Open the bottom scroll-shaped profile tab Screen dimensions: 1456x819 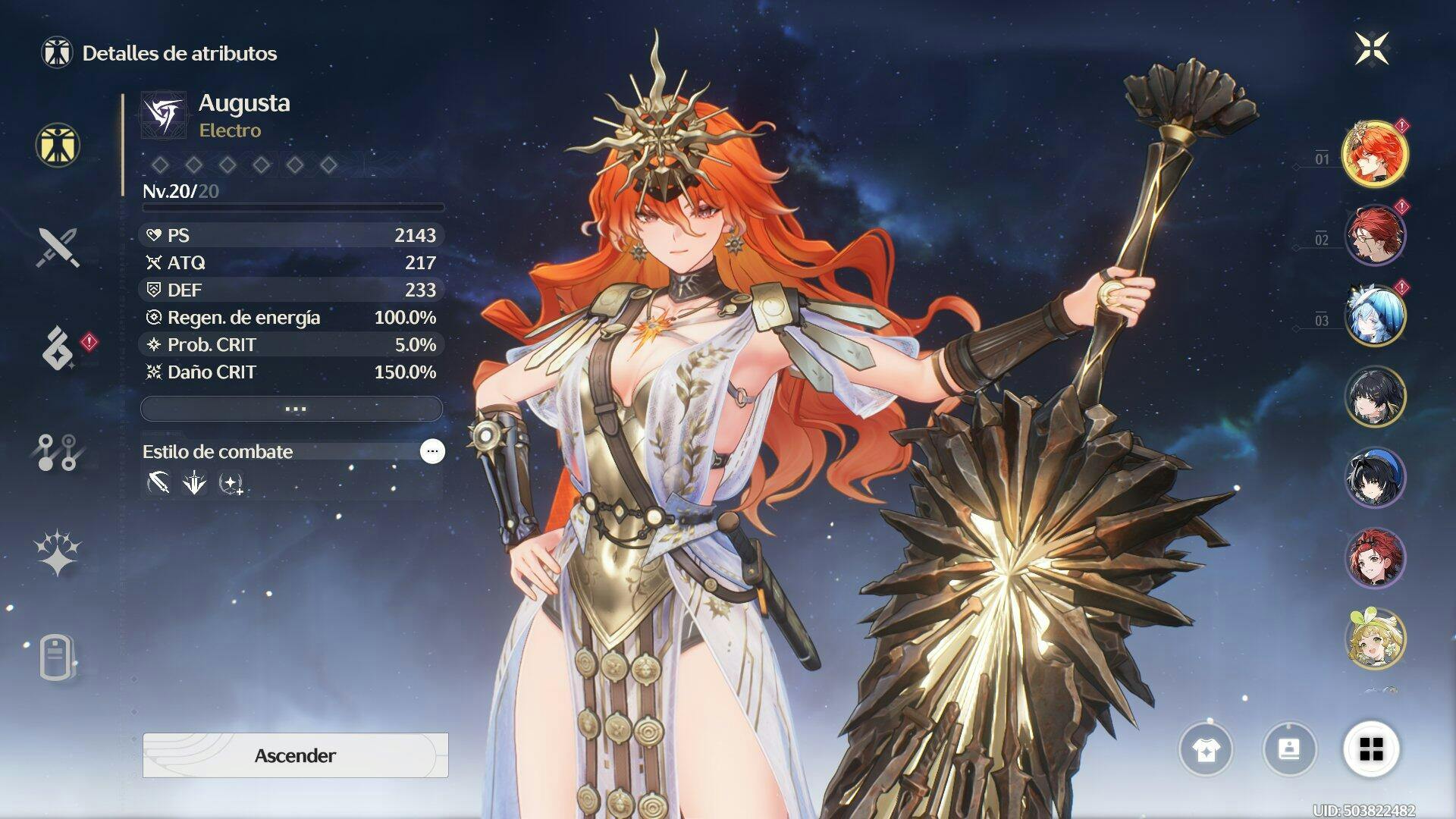pyautogui.click(x=56, y=657)
